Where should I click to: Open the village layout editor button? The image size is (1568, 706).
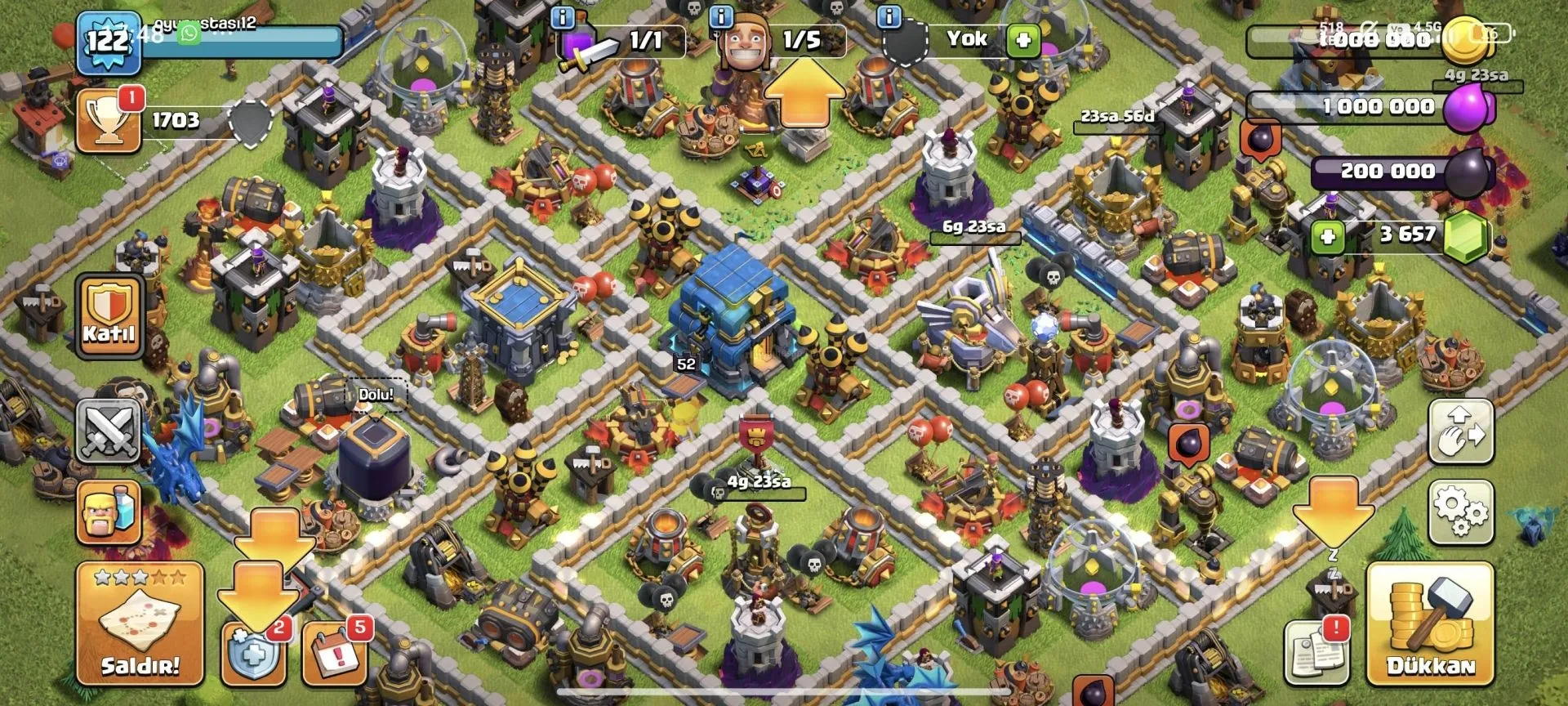click(1460, 431)
